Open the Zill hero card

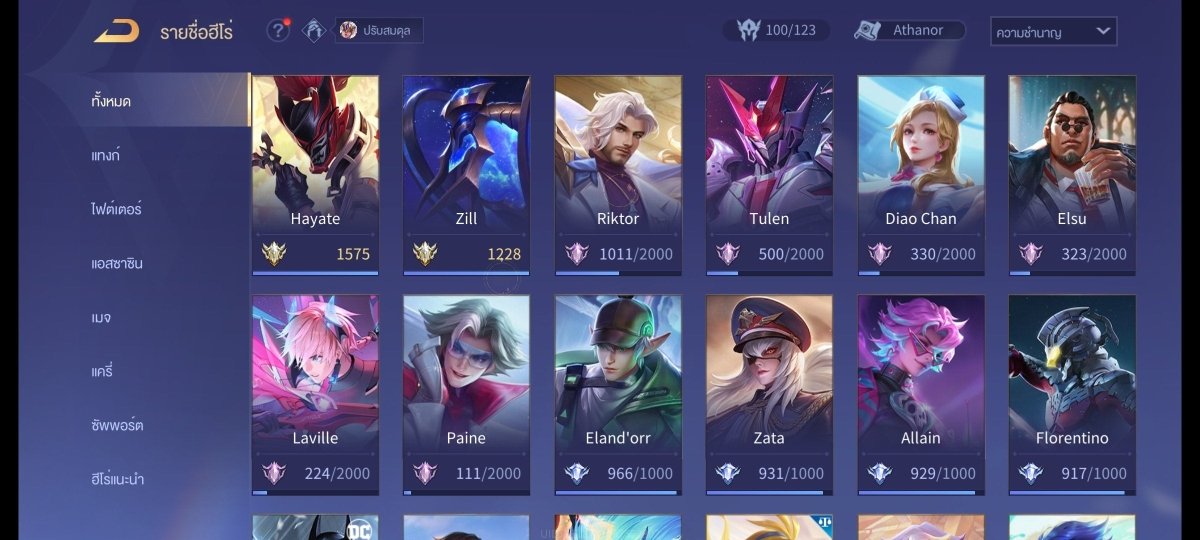(466, 173)
